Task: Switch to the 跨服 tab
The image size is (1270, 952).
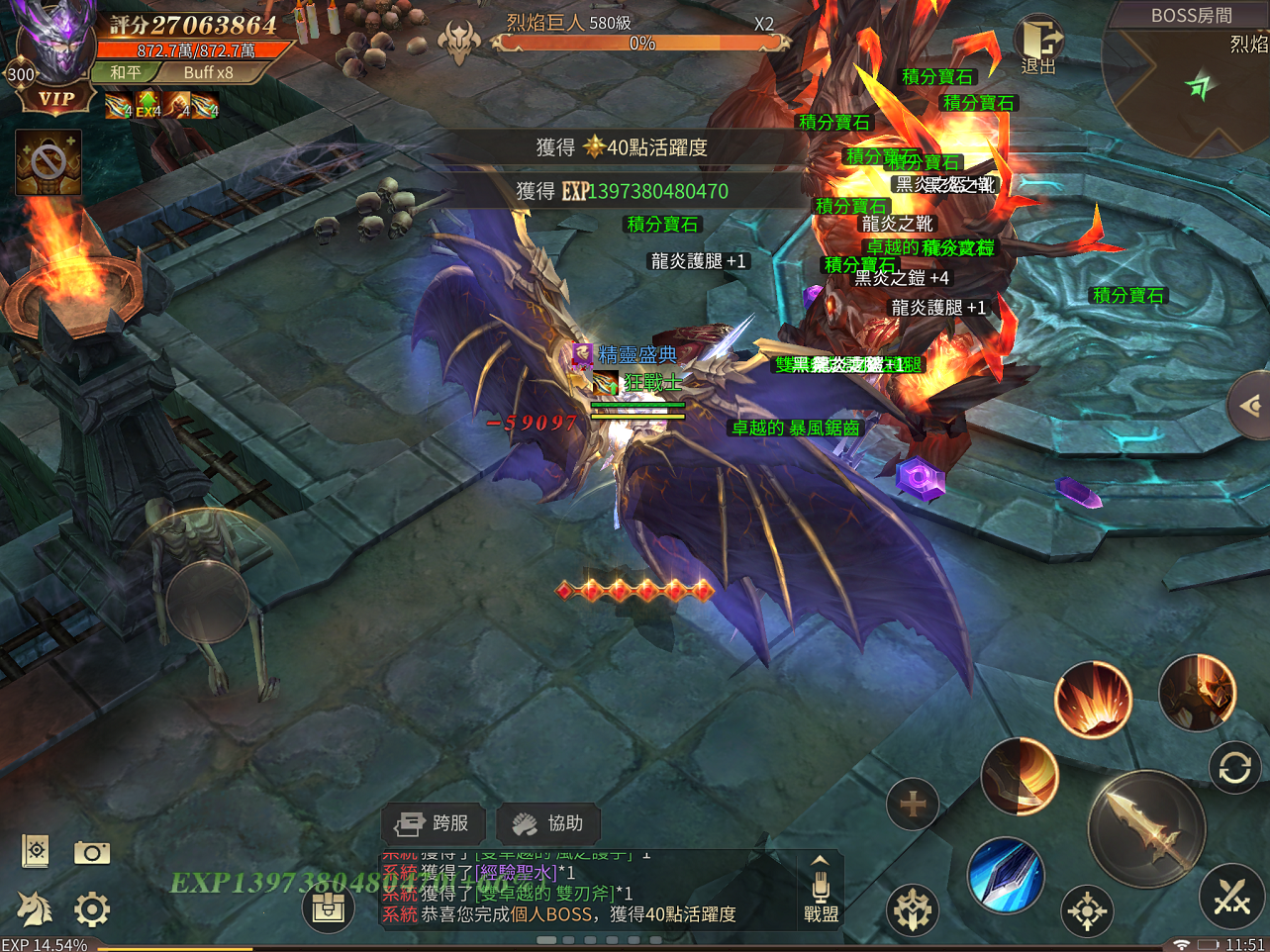Action: click(x=433, y=823)
